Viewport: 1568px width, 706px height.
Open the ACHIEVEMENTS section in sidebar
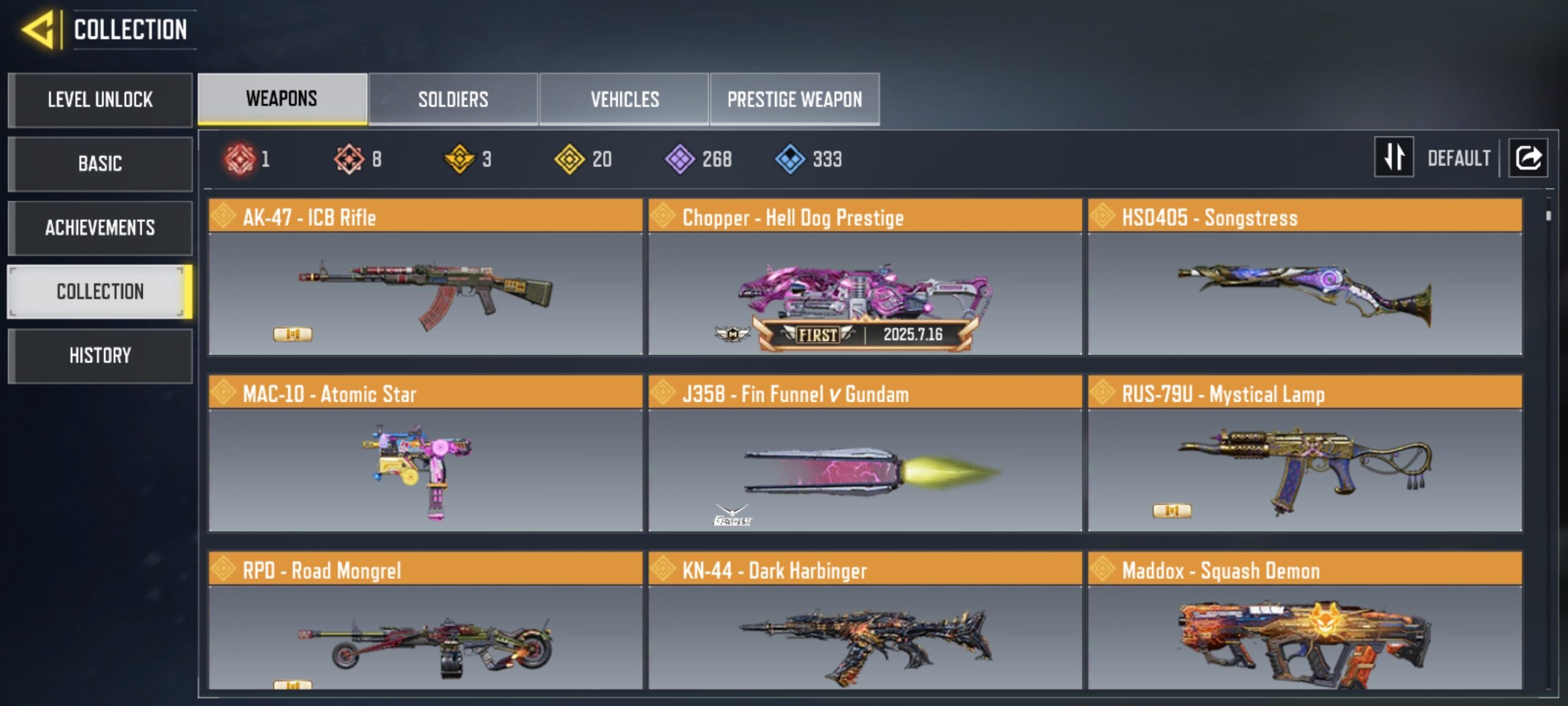pyautogui.click(x=100, y=227)
